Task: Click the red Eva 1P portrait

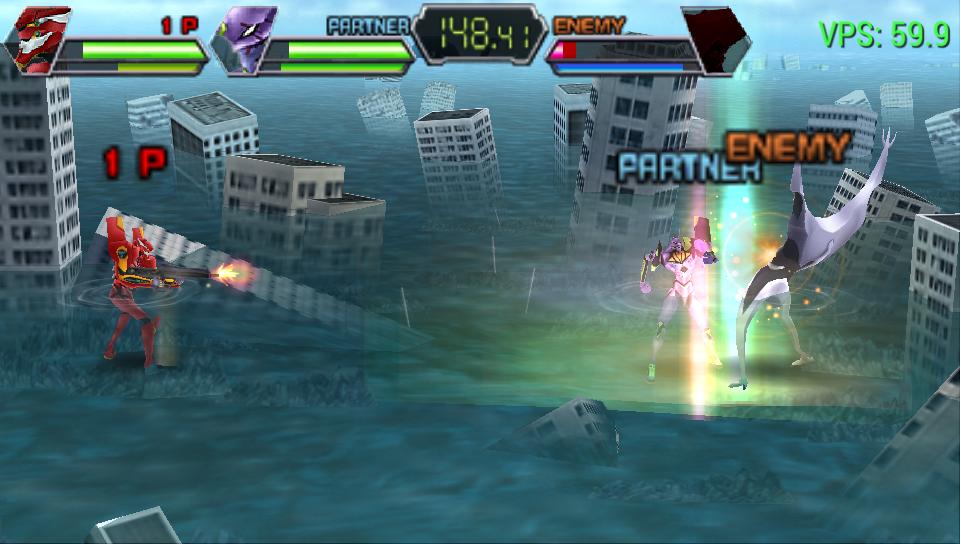Action: tap(40, 38)
